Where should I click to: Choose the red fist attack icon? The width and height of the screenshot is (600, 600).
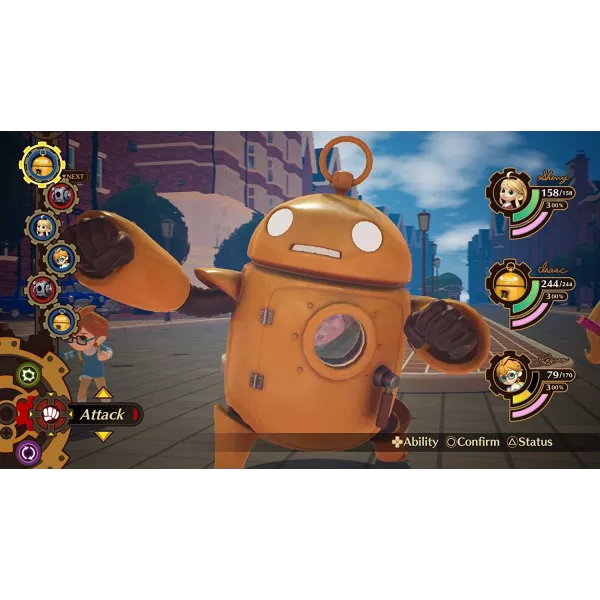coord(53,412)
